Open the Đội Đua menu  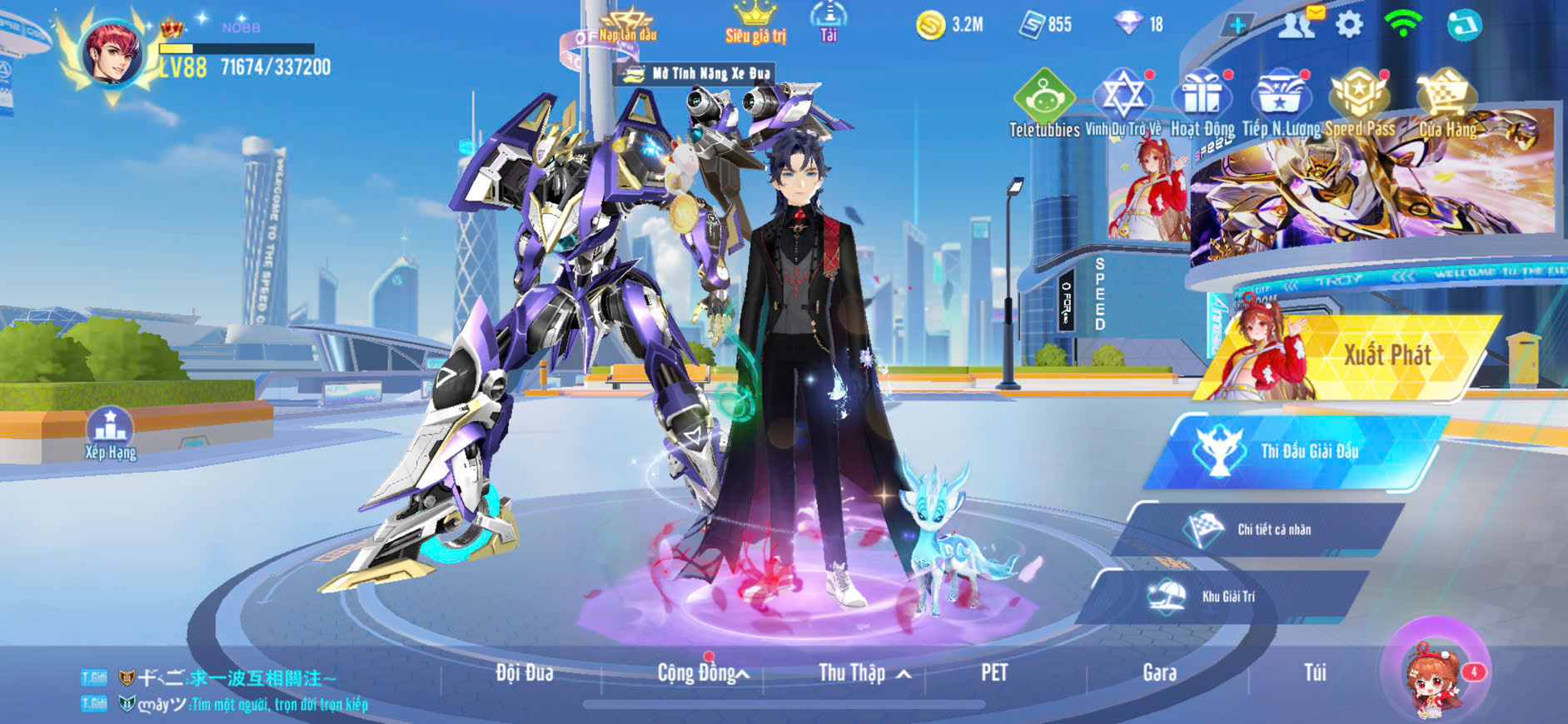pos(524,672)
